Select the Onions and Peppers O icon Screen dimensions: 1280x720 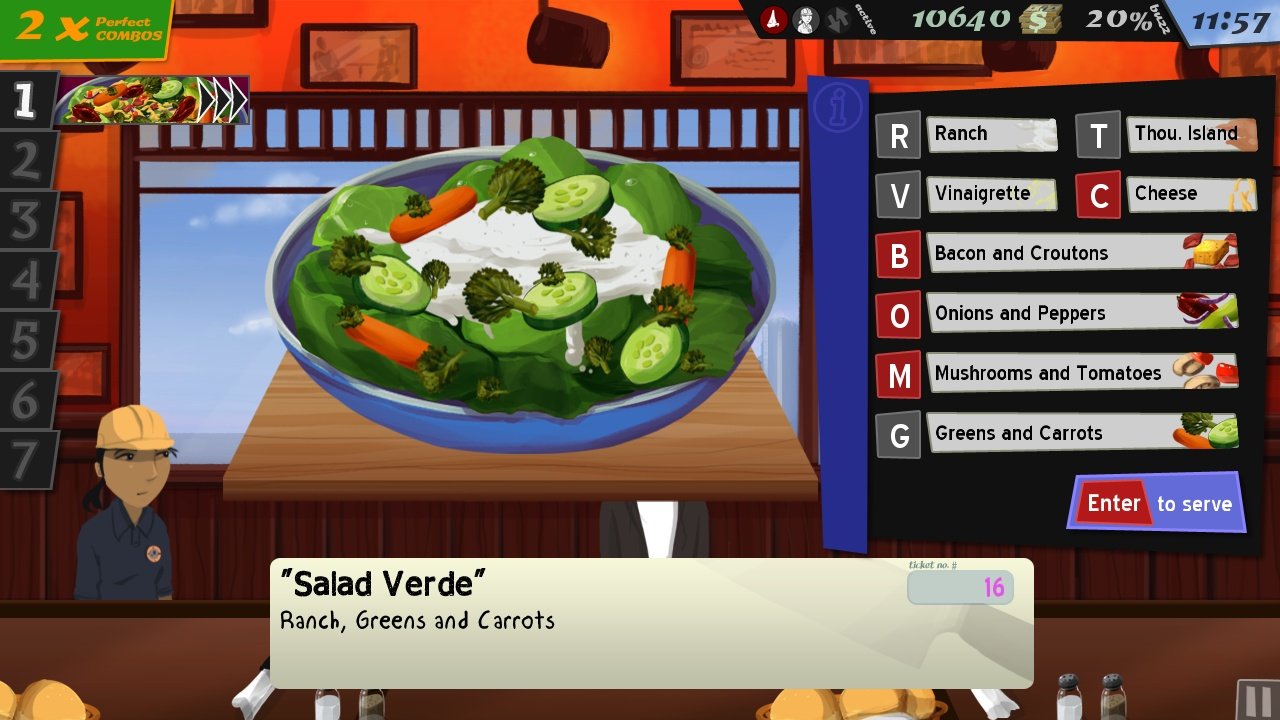coord(899,314)
